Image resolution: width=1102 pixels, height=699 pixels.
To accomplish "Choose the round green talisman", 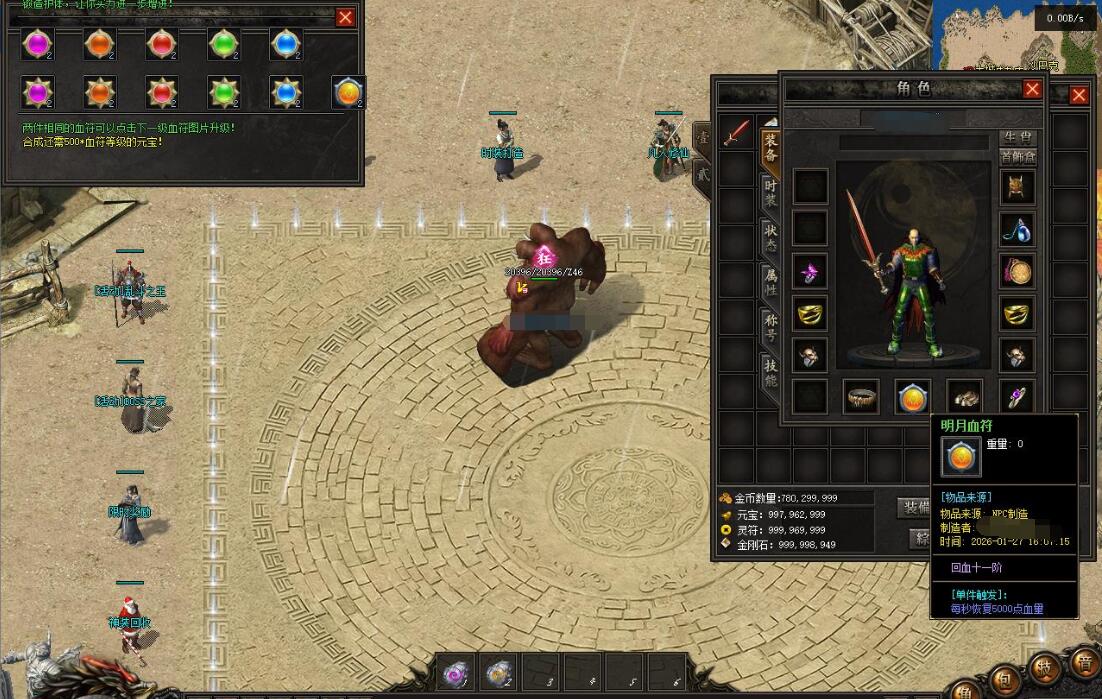I will tap(223, 44).
